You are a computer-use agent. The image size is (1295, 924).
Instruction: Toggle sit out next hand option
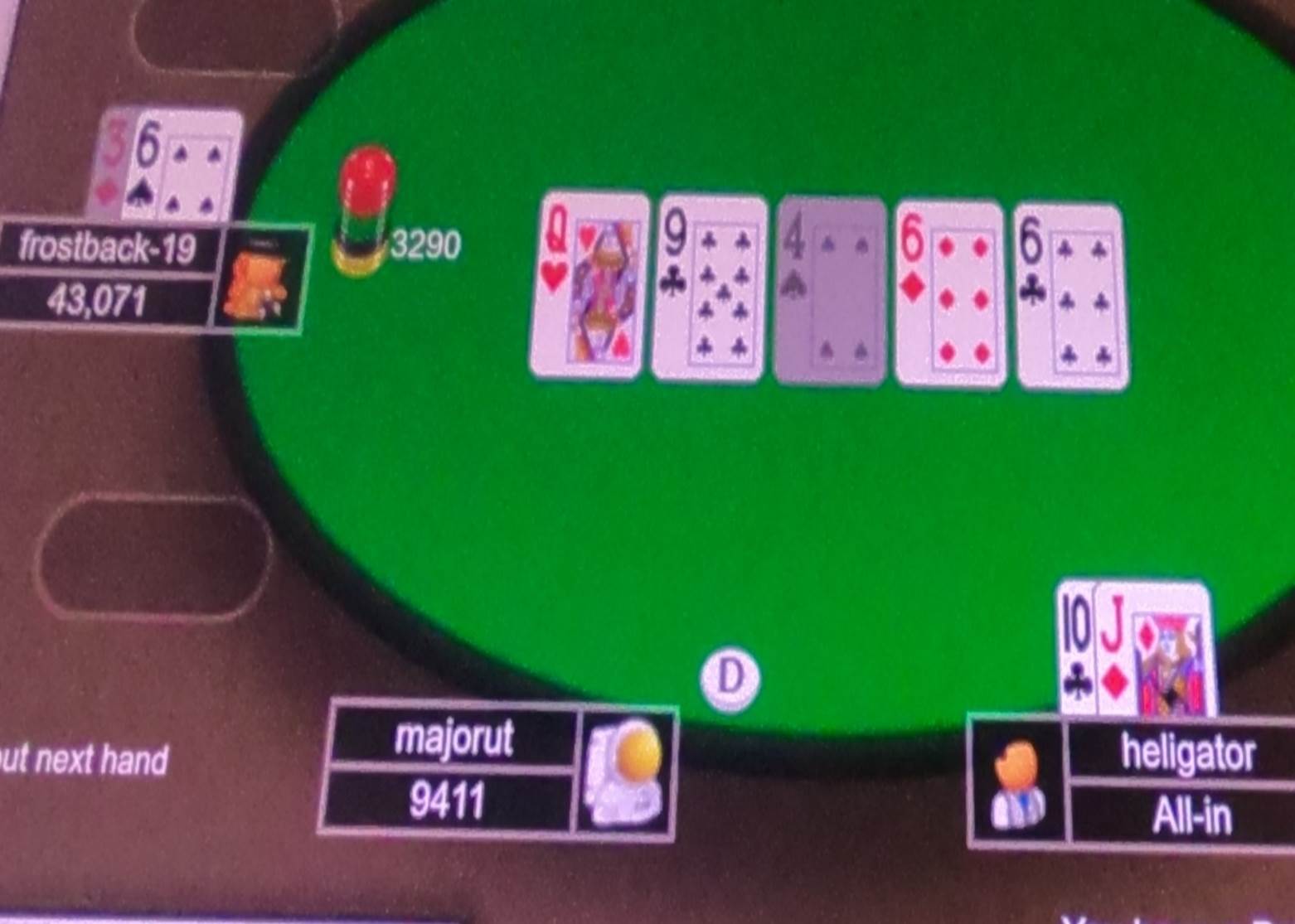coord(83,757)
